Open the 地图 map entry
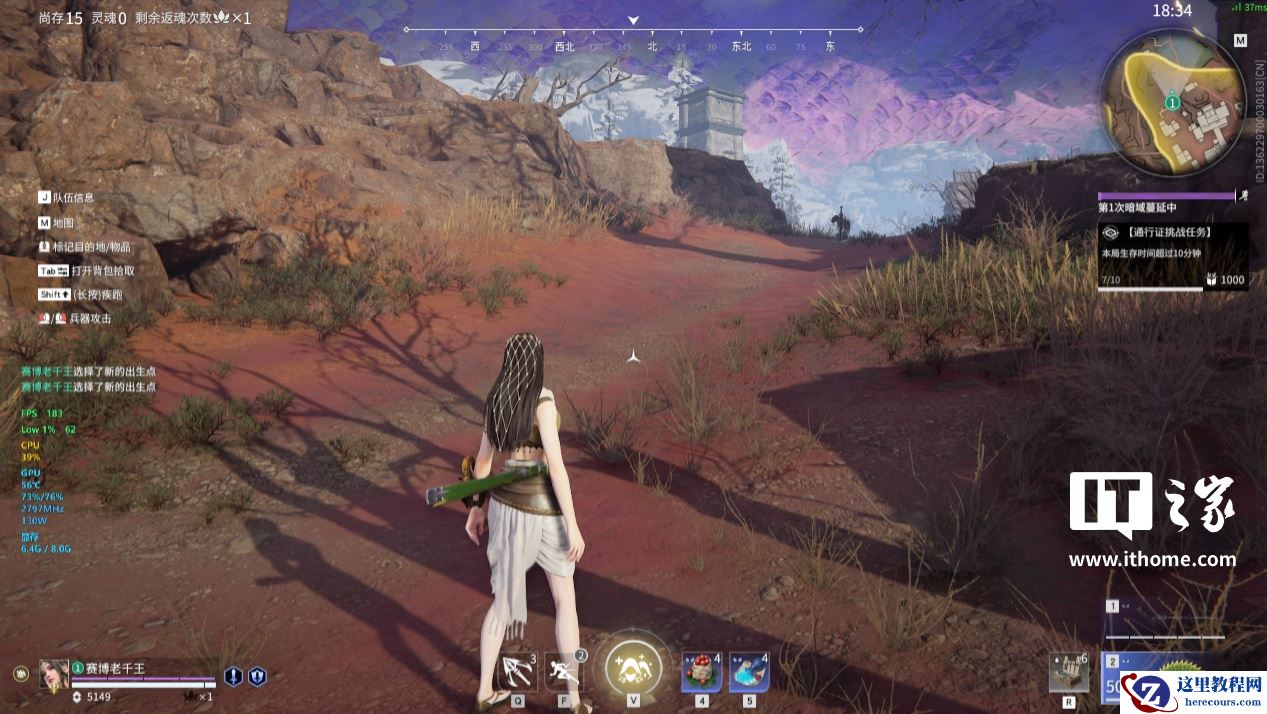The width and height of the screenshot is (1267, 714). pyautogui.click(x=63, y=223)
